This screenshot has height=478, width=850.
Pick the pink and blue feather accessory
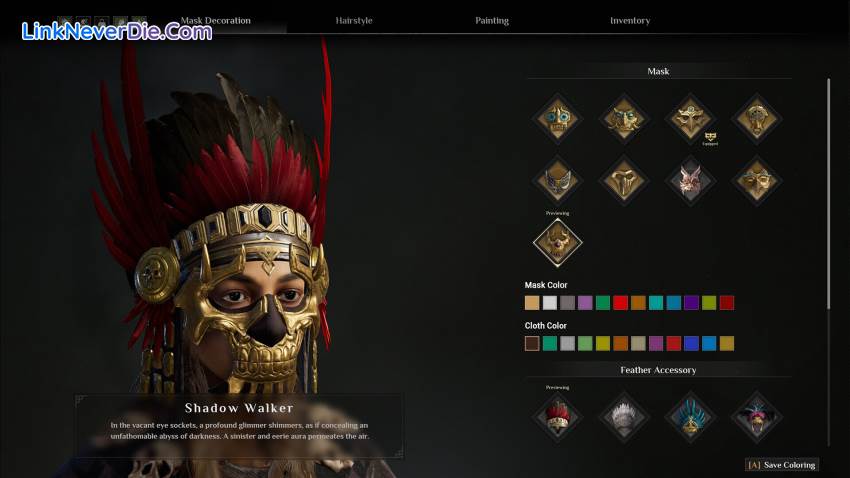point(757,416)
